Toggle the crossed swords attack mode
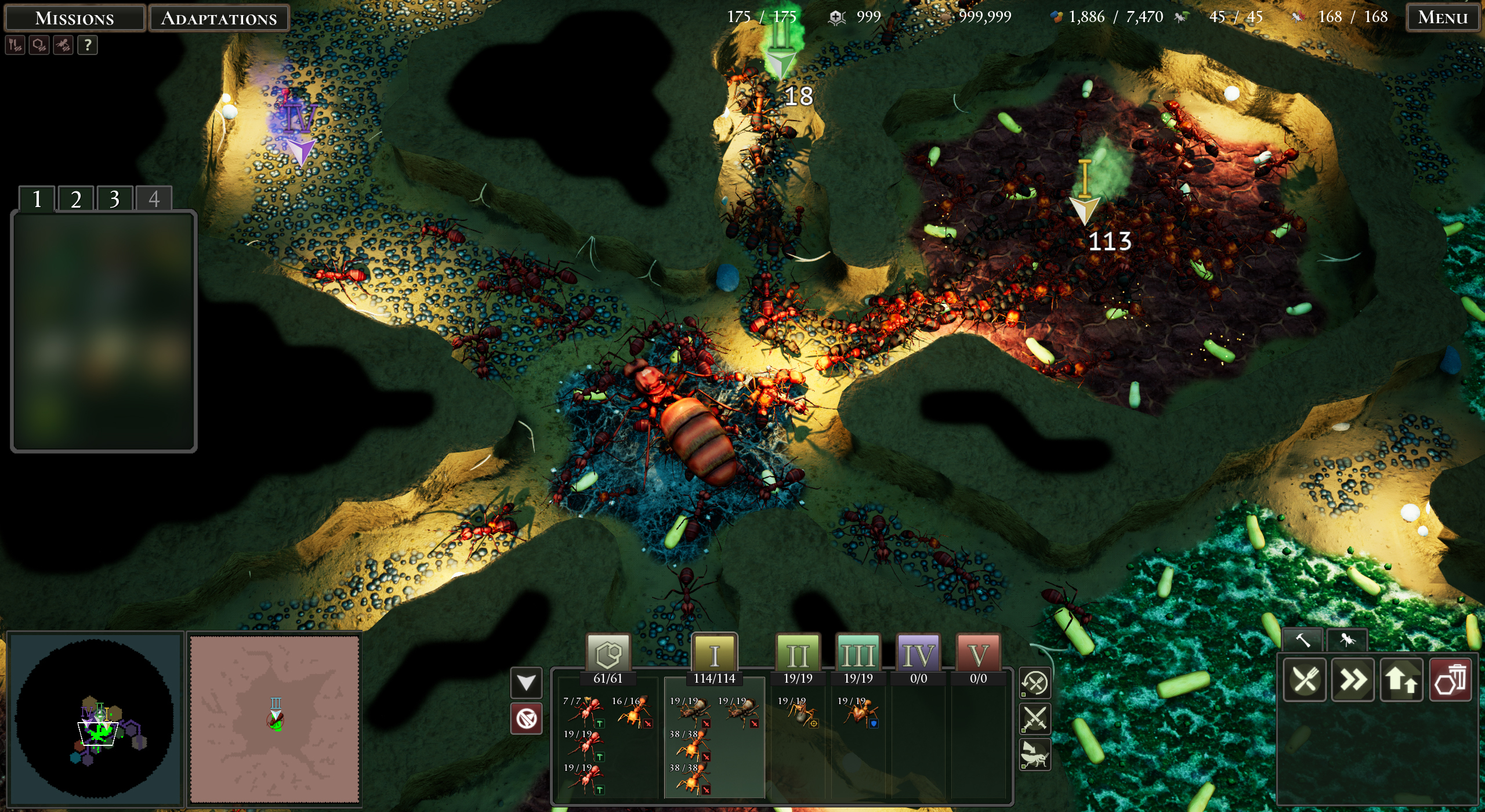Image resolution: width=1485 pixels, height=812 pixels. 1035,719
